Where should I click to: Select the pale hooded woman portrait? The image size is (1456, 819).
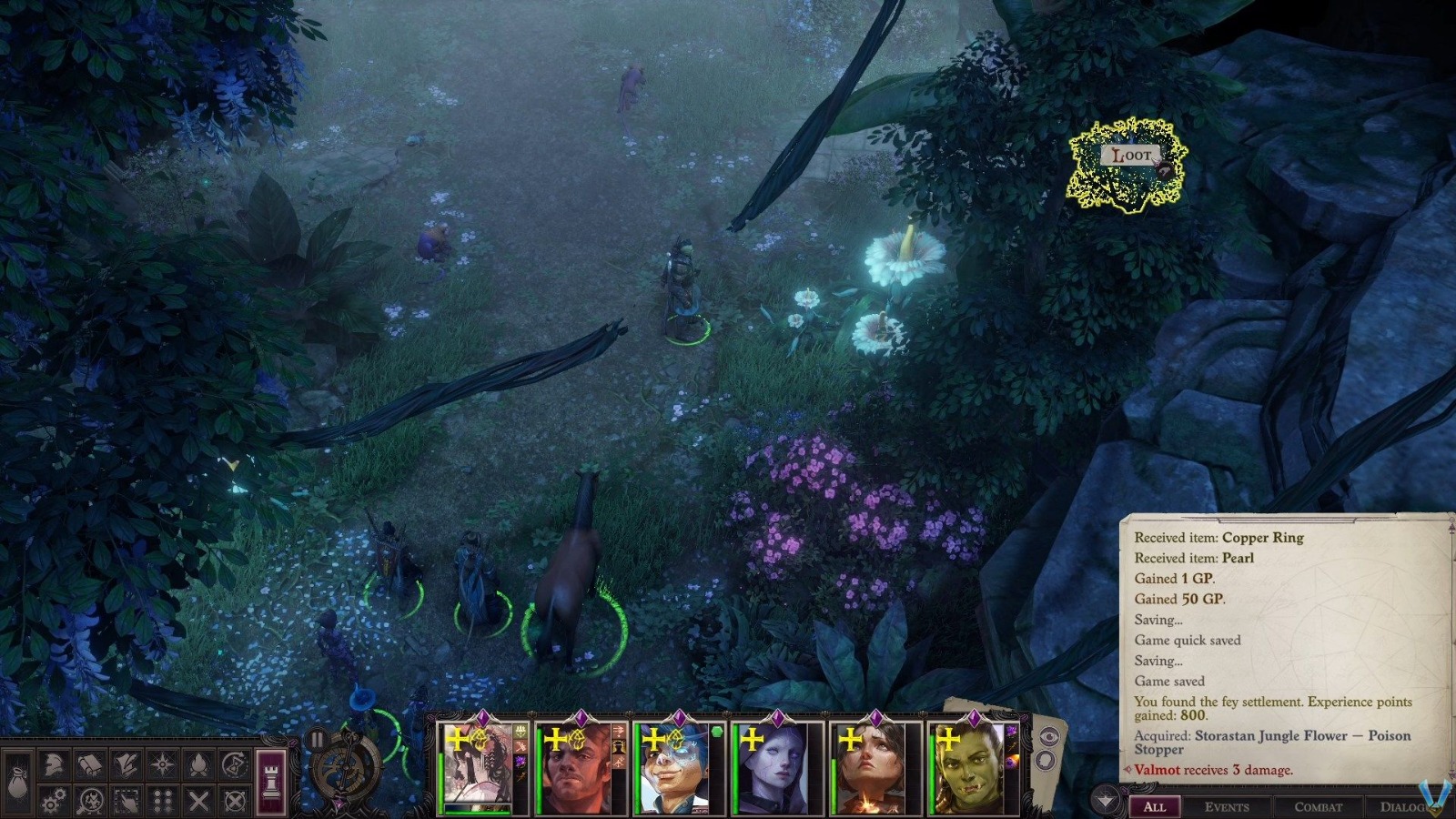[773, 769]
